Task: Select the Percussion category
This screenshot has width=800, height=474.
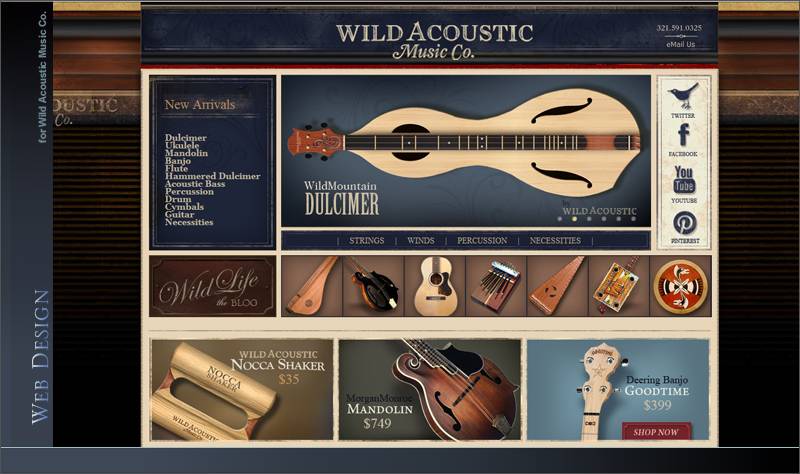Action: [481, 241]
